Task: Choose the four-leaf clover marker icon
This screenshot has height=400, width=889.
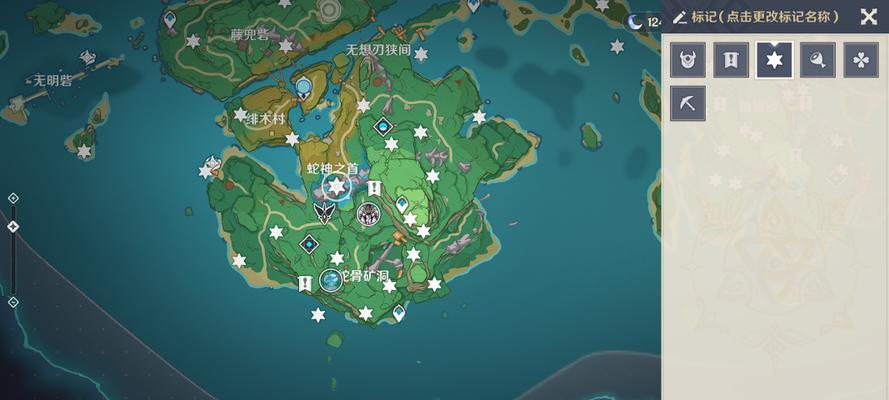Action: coord(861,60)
